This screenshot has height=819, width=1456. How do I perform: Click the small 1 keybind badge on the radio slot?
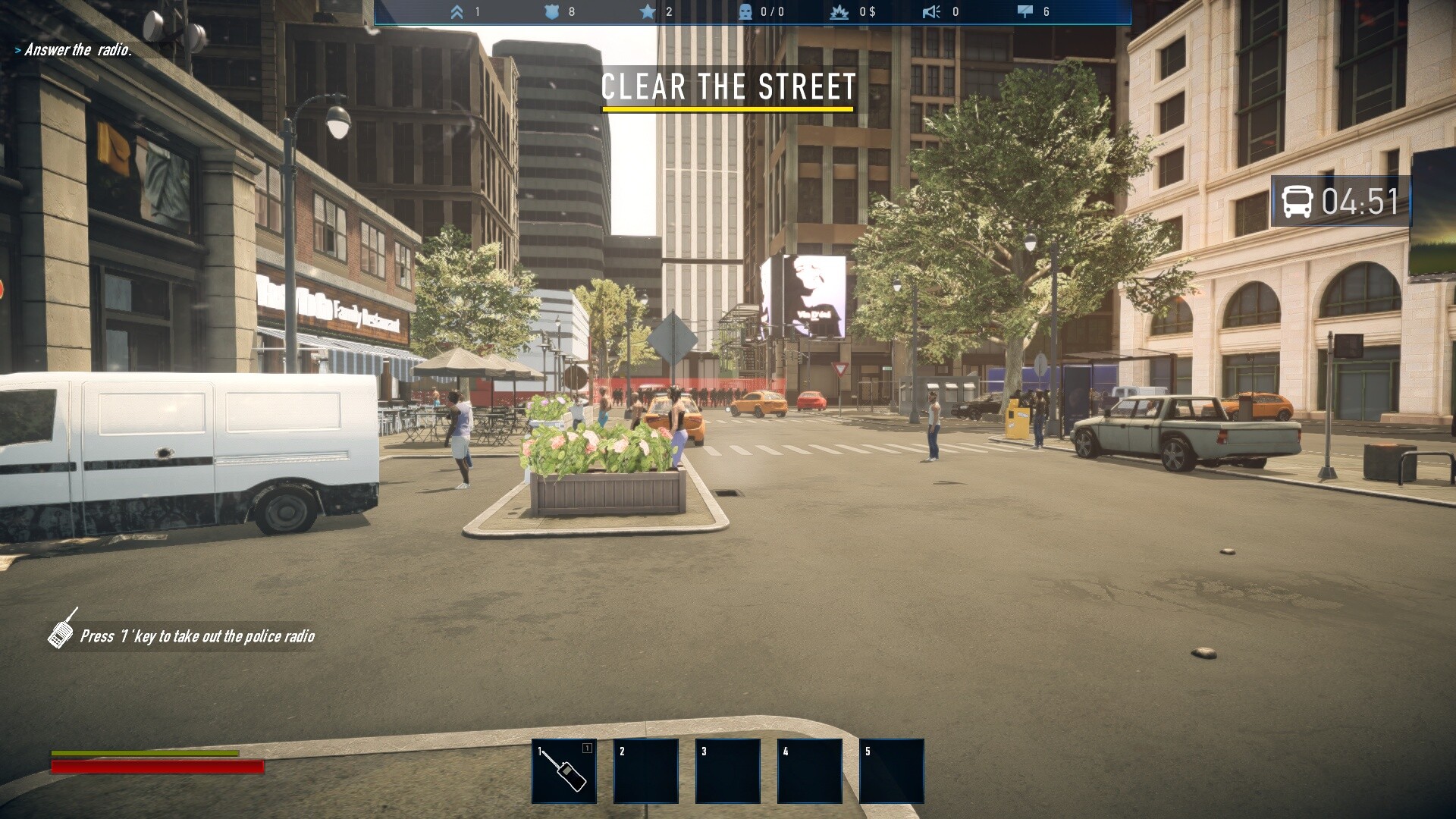click(586, 748)
